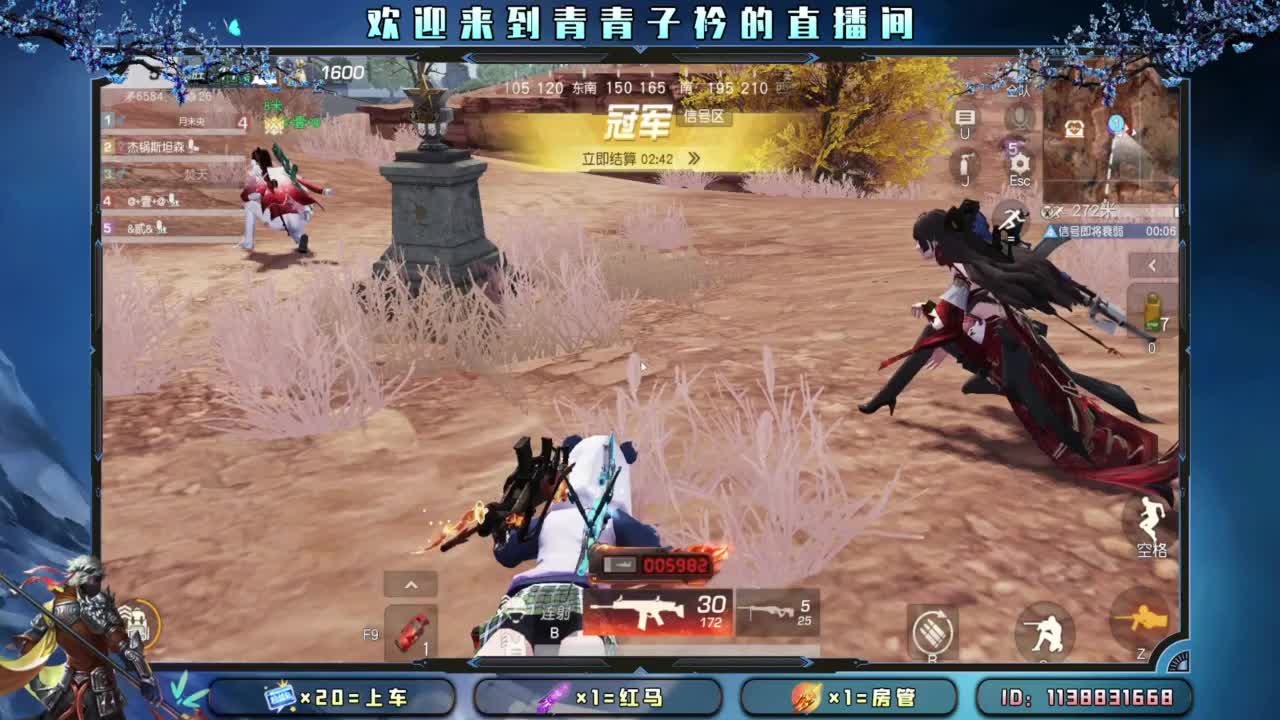Select the 信号区 tab next to 冠军
Viewport: 1280px width, 720px height.
click(x=703, y=118)
